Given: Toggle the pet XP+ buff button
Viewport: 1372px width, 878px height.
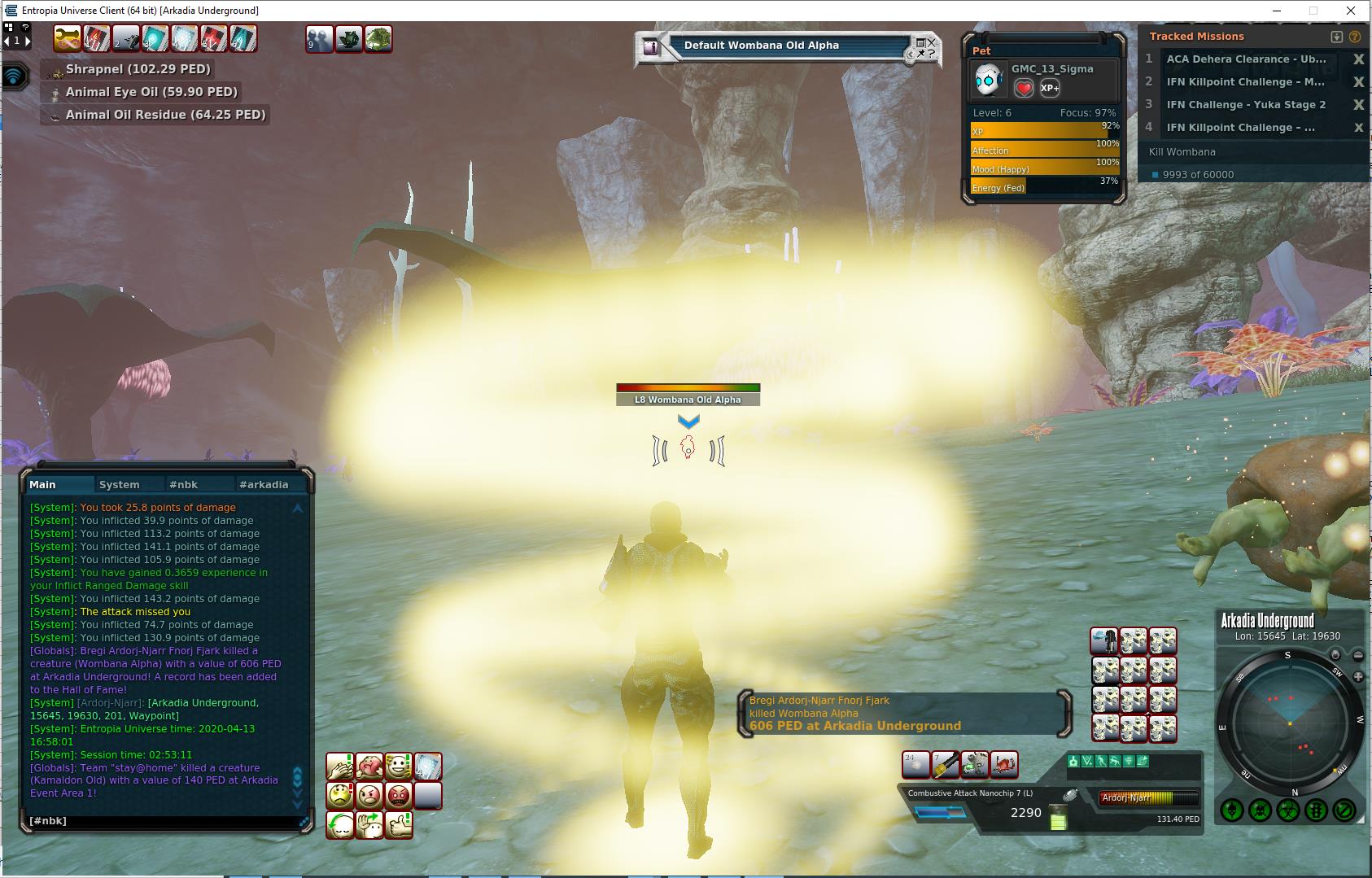Looking at the screenshot, I should pyautogui.click(x=1050, y=88).
